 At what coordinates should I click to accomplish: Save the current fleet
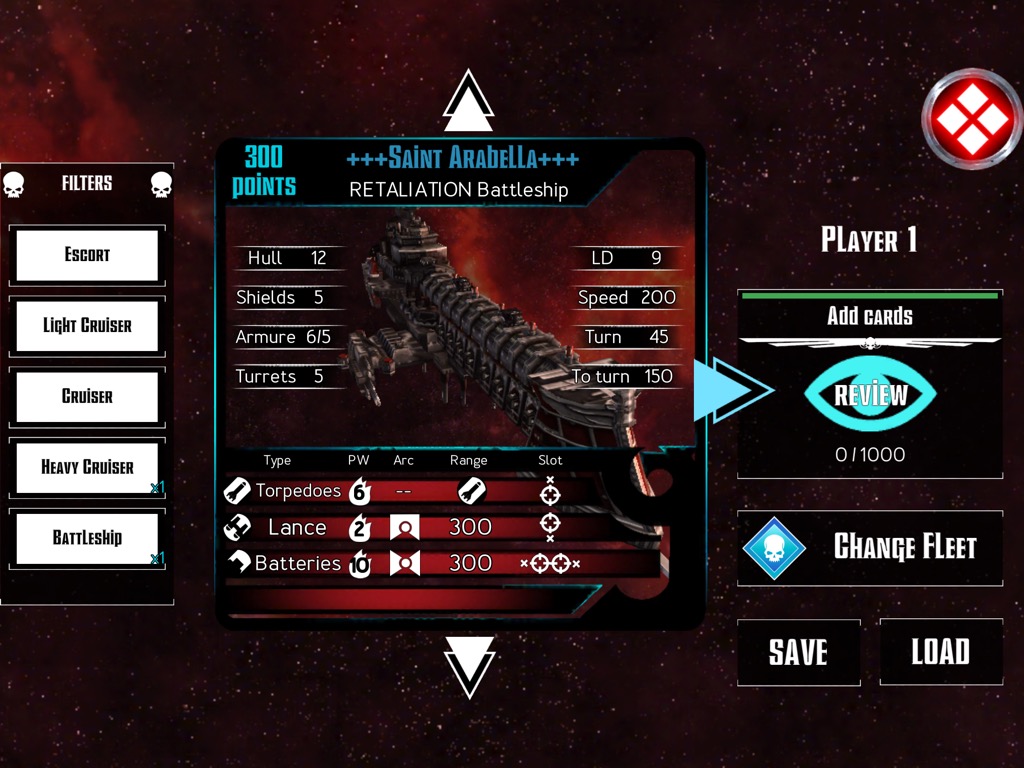798,652
